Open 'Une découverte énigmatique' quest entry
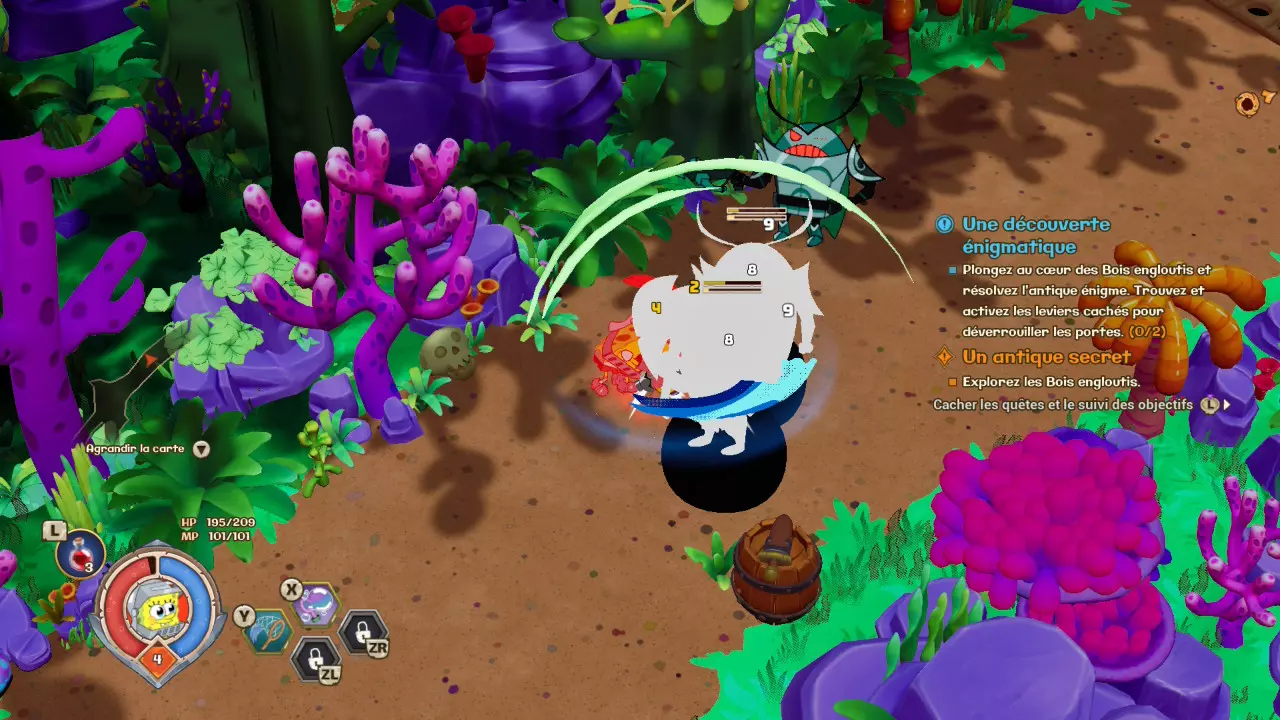This screenshot has height=720, width=1280. tap(1035, 235)
